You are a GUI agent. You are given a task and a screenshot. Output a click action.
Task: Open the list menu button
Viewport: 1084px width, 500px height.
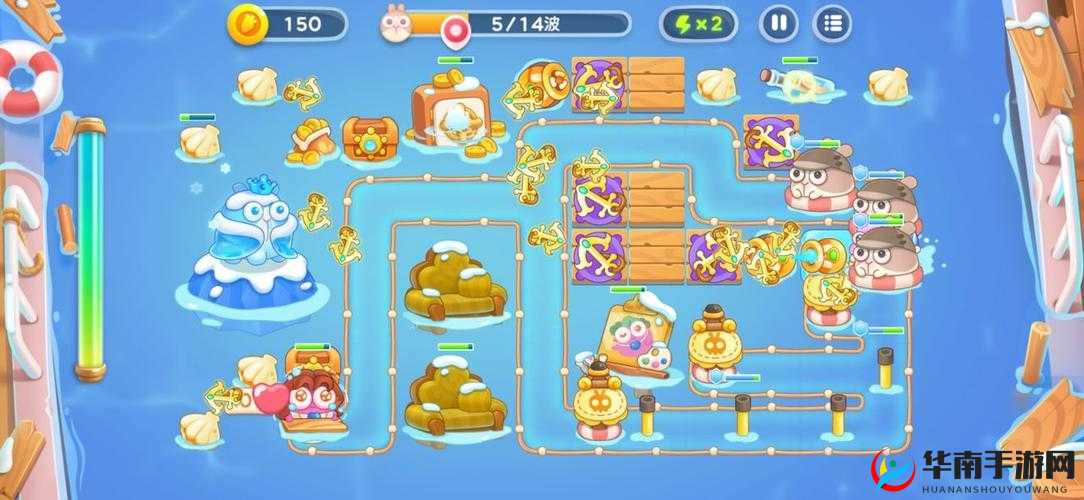click(x=832, y=22)
